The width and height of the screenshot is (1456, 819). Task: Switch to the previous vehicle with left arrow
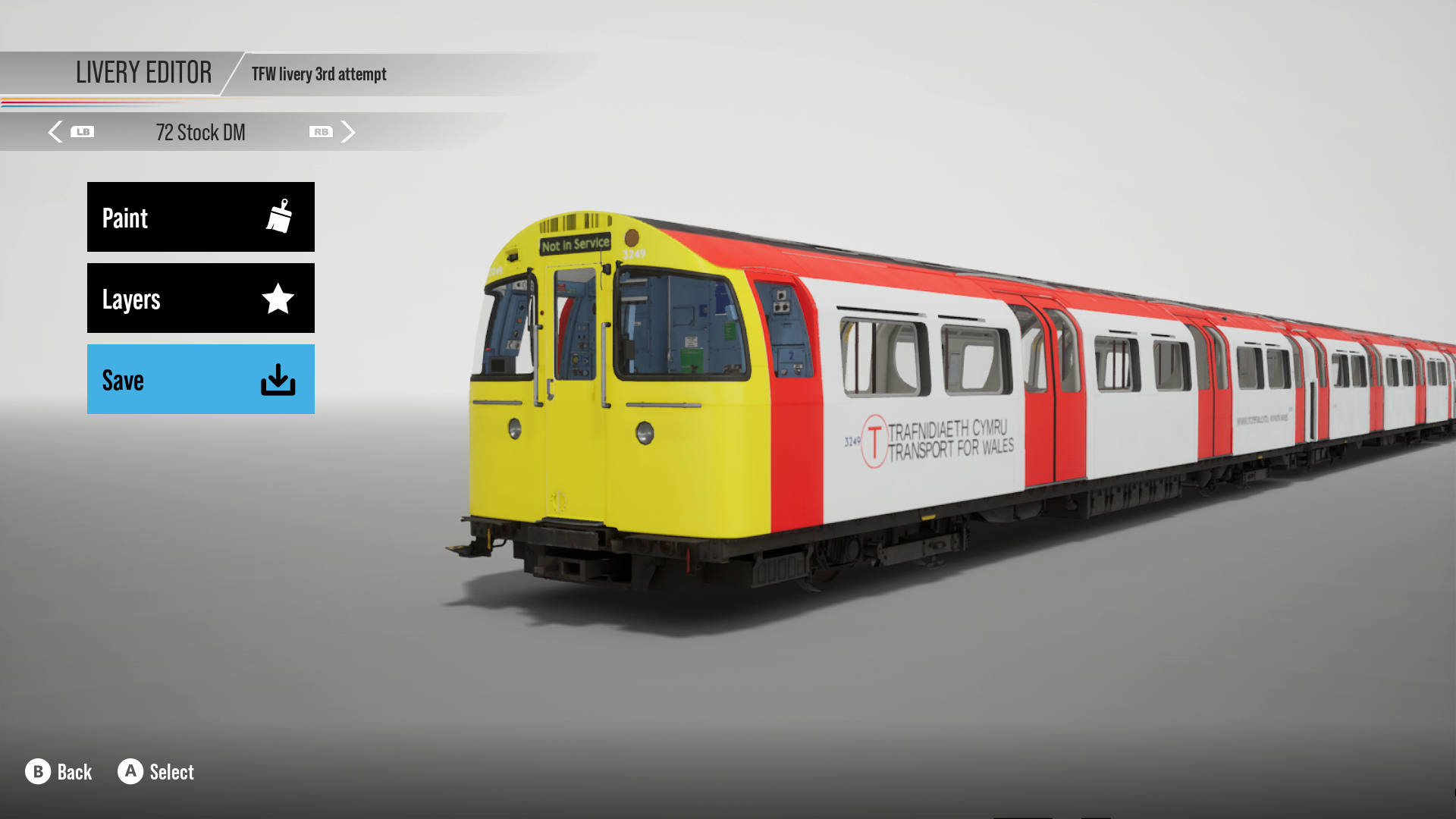pos(55,132)
